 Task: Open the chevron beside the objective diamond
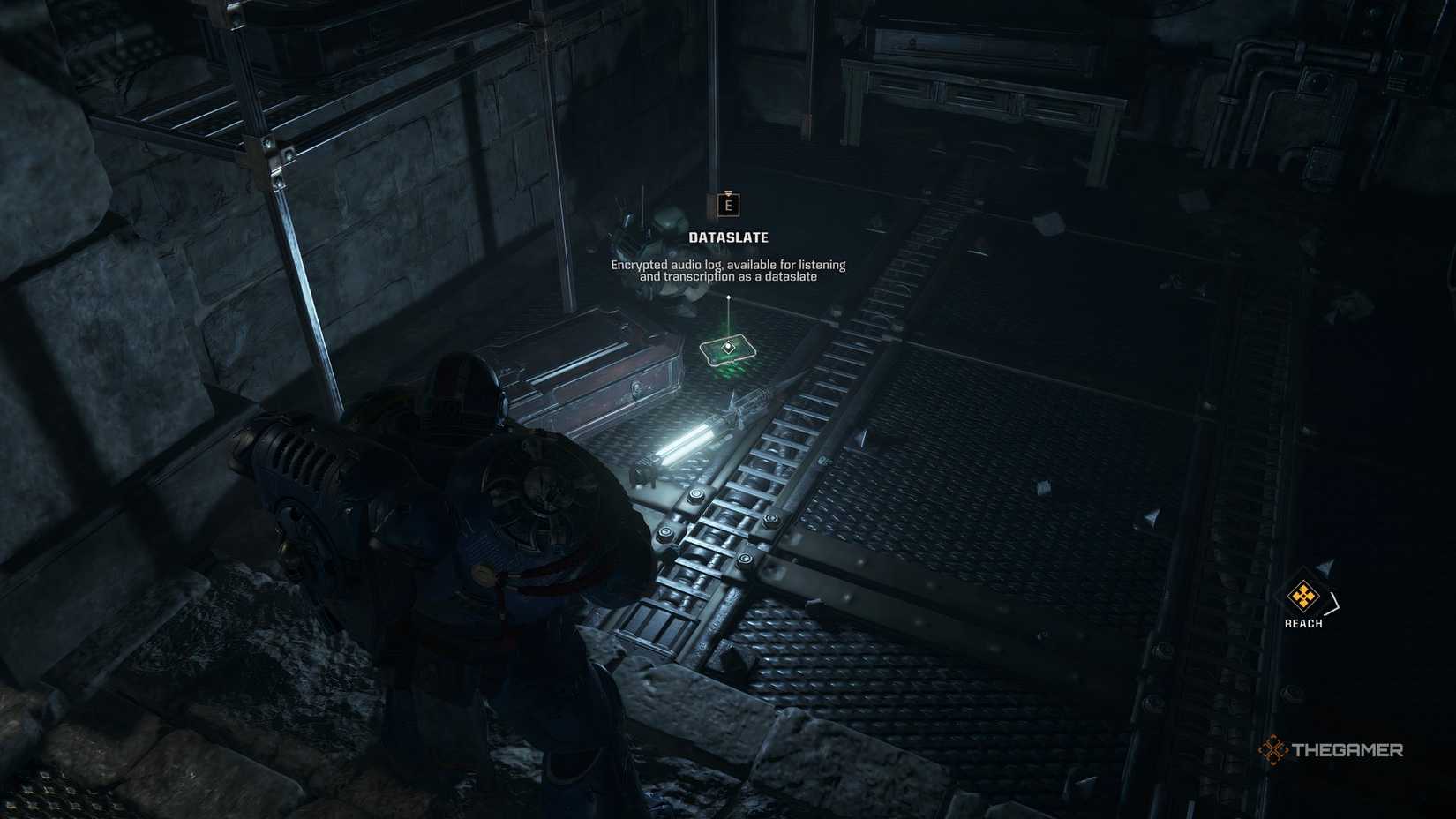pyautogui.click(x=1332, y=603)
